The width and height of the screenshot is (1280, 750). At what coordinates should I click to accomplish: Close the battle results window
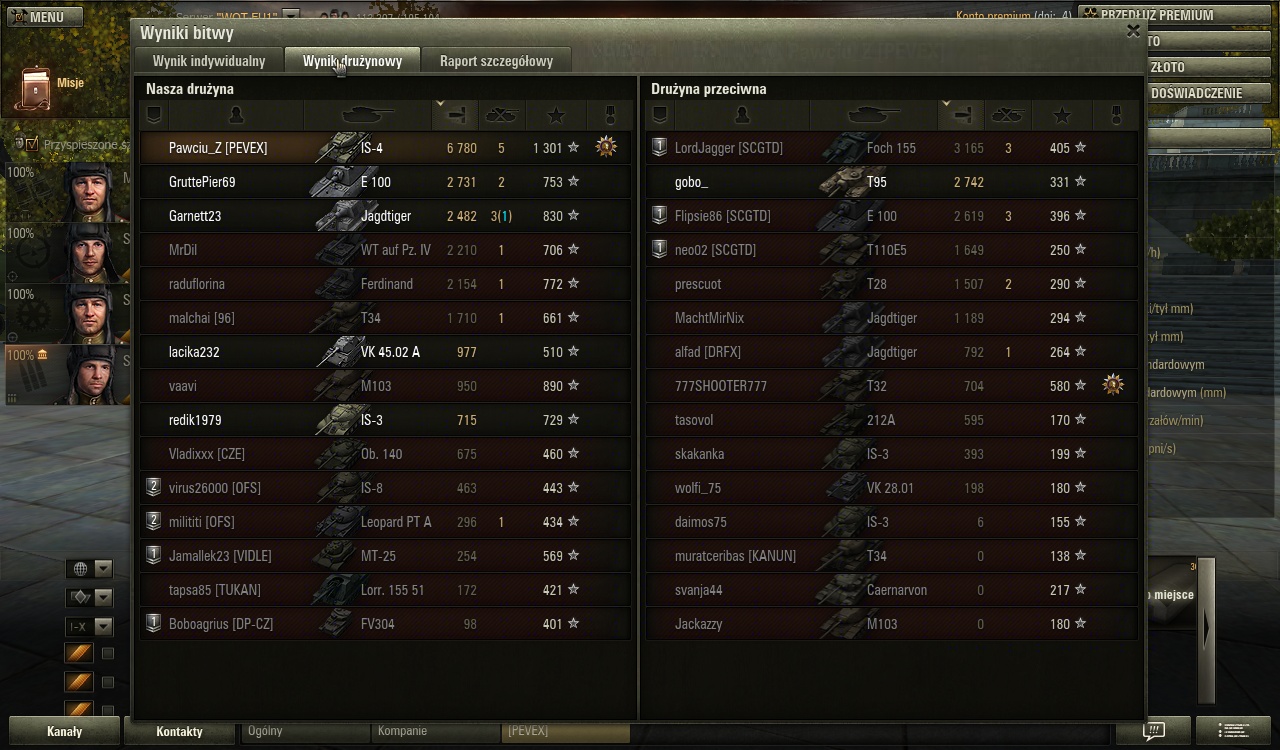tap(1133, 31)
